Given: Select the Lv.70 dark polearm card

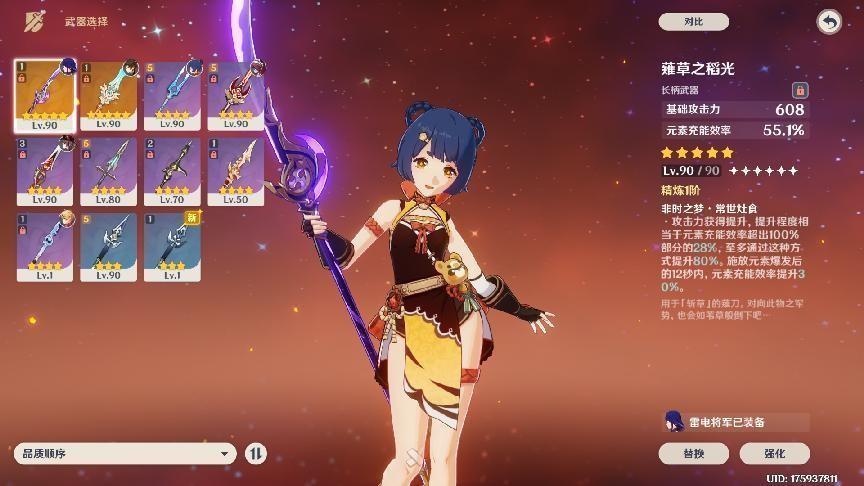Looking at the screenshot, I should pos(172,171).
